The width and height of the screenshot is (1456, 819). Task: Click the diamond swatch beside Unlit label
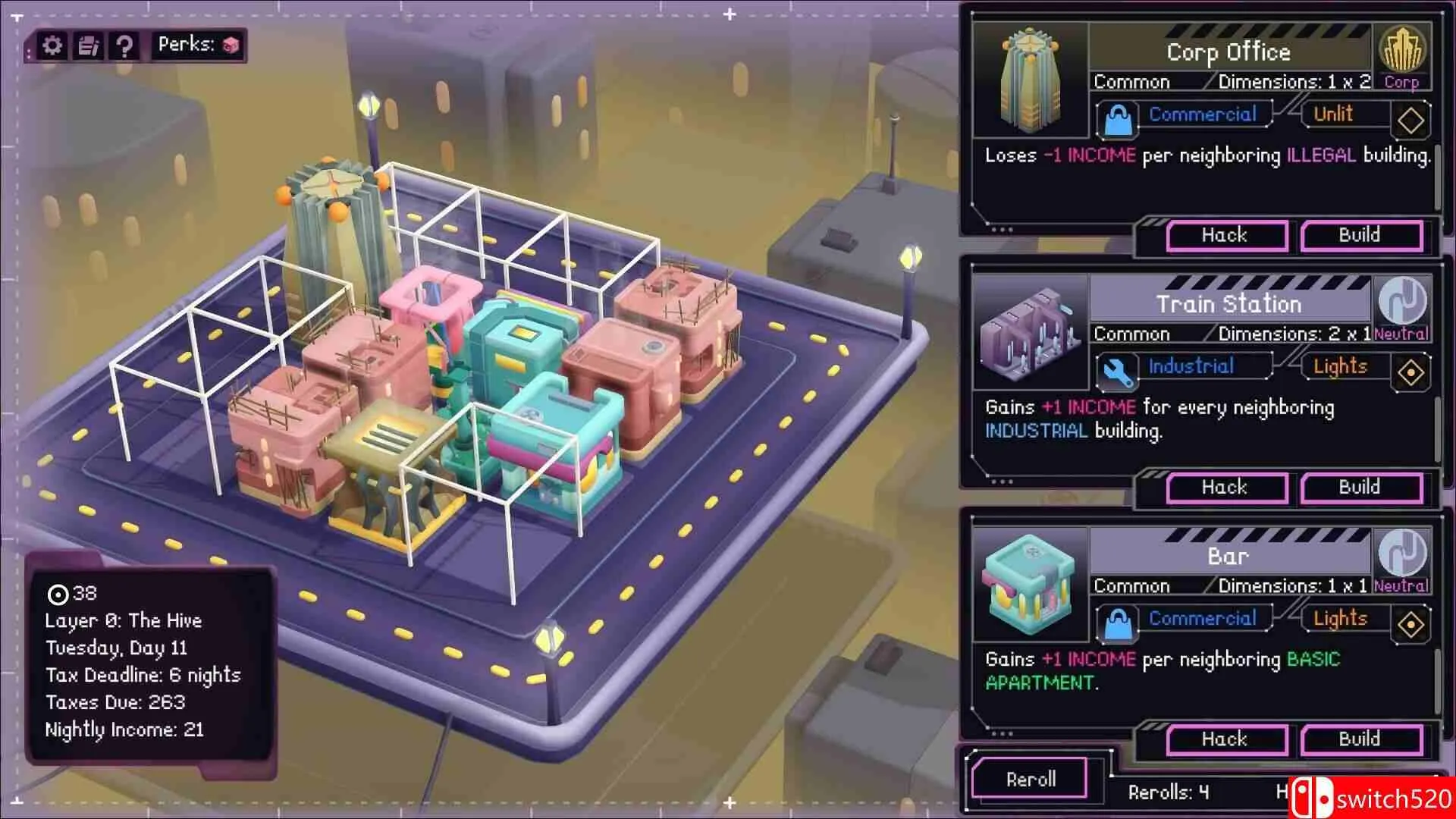pos(1410,120)
